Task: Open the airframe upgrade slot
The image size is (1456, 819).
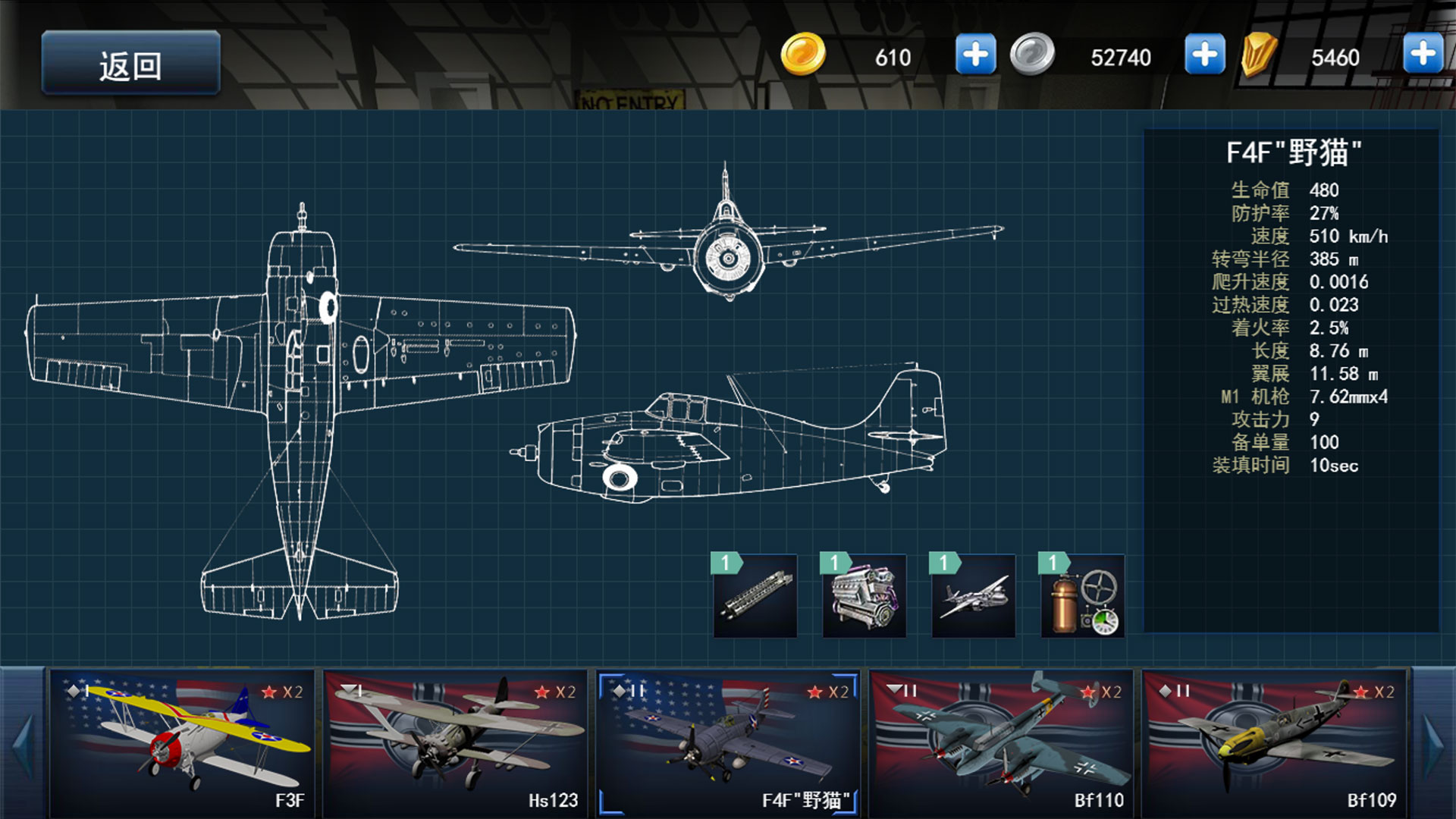Action: pyautogui.click(x=974, y=596)
